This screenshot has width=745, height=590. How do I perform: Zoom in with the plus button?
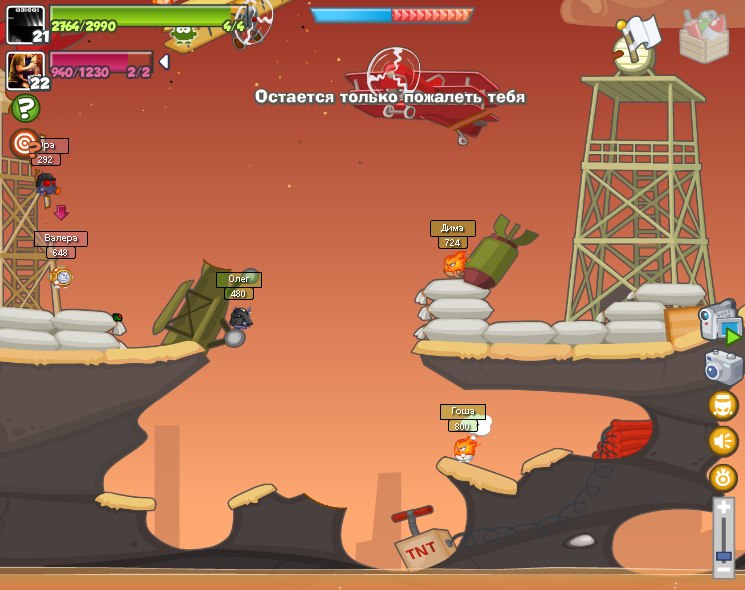(x=723, y=508)
